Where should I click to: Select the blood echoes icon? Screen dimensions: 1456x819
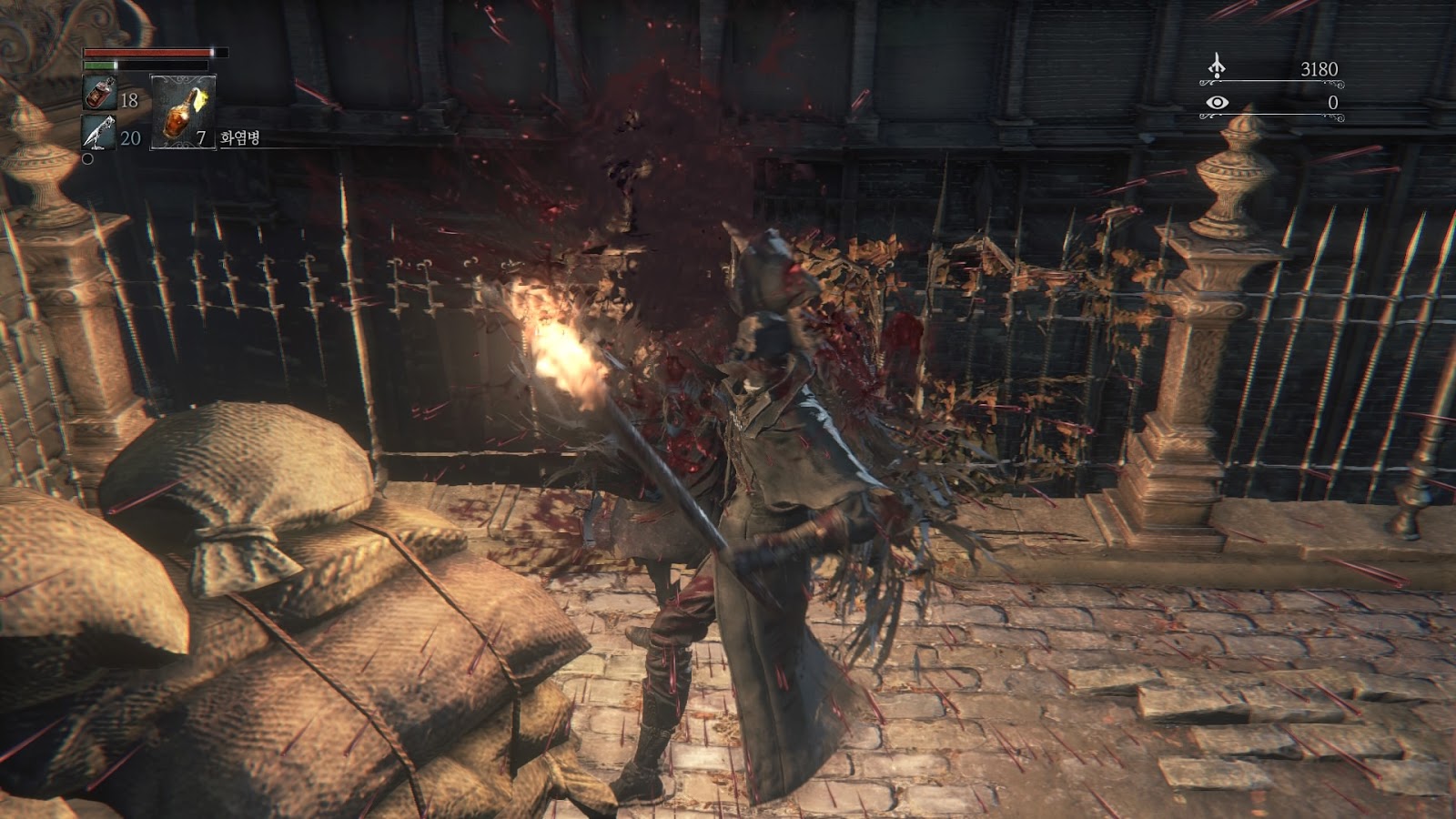1217,66
